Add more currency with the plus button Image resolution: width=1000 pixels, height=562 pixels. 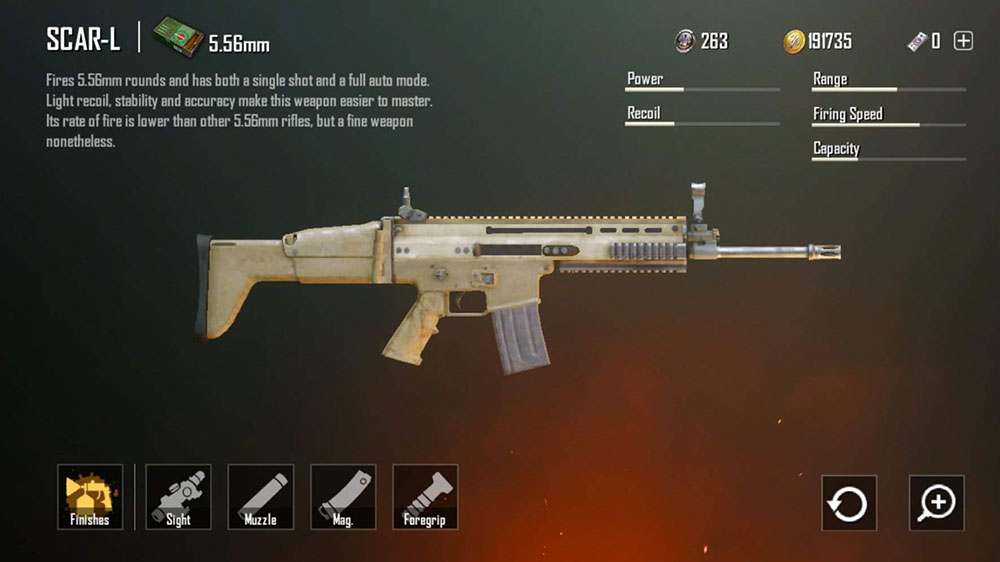963,41
